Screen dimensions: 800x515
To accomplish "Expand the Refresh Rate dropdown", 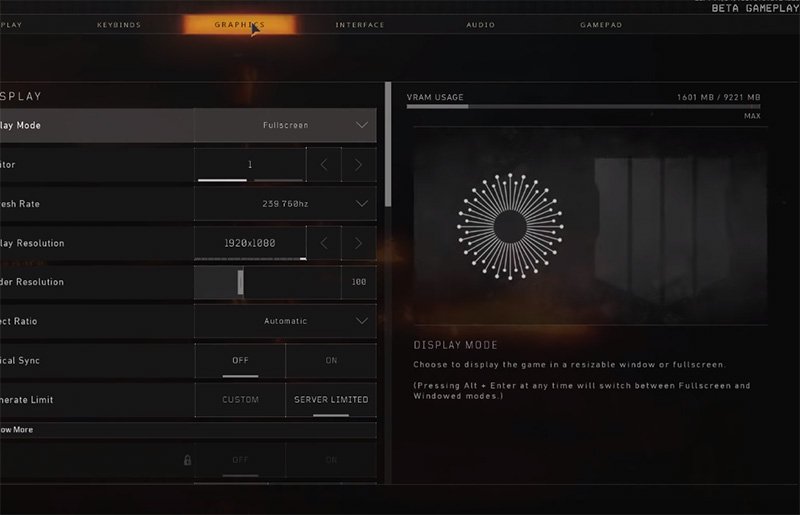I will [285, 204].
